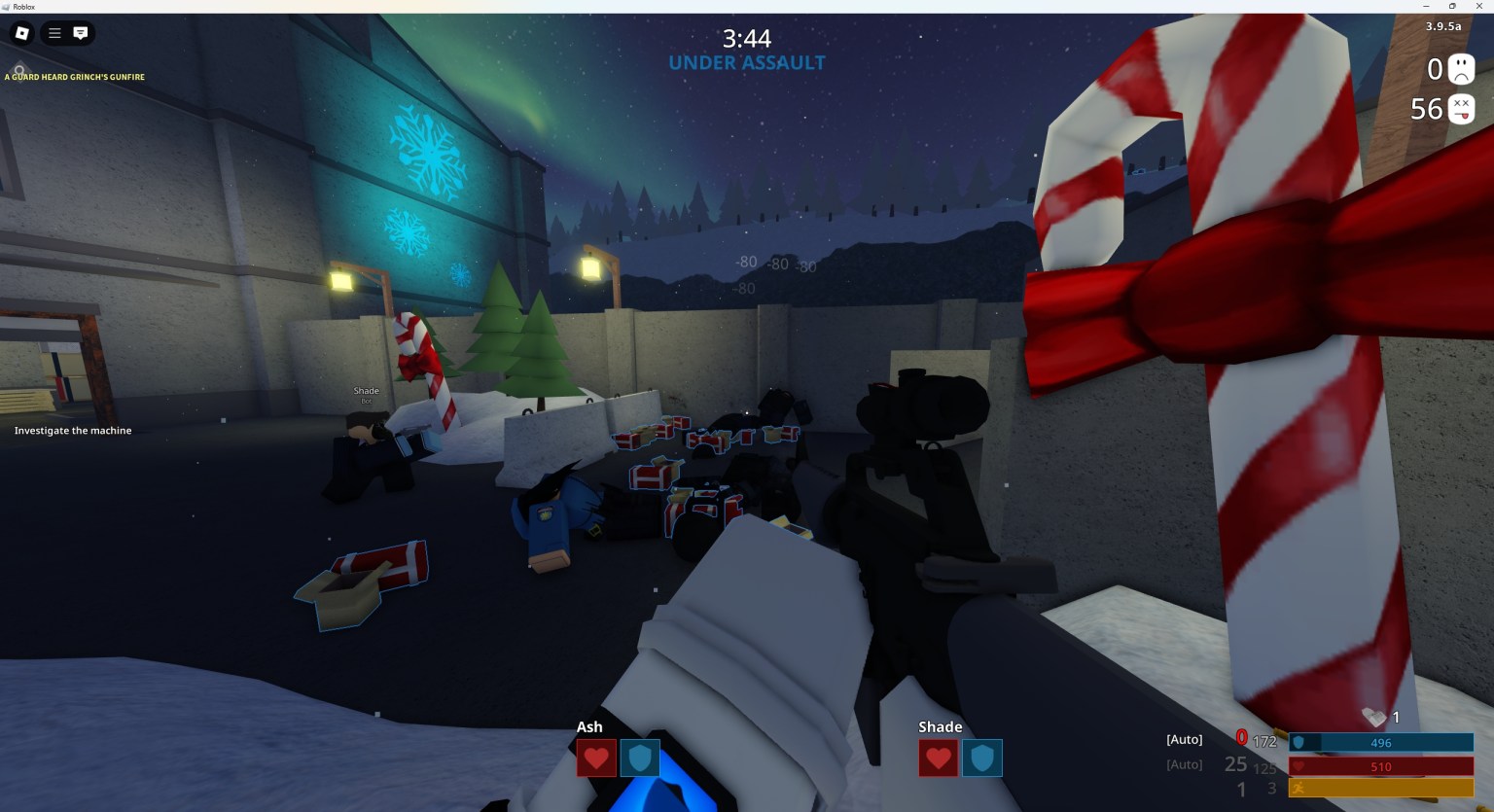Select teammate panel labeled Shade
Screen dimensions: 1494x812
click(x=940, y=726)
